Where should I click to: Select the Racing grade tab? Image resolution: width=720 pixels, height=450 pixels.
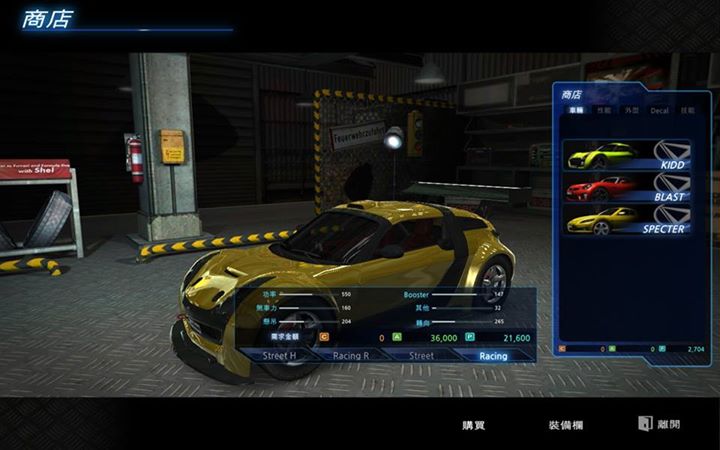pyautogui.click(x=492, y=355)
